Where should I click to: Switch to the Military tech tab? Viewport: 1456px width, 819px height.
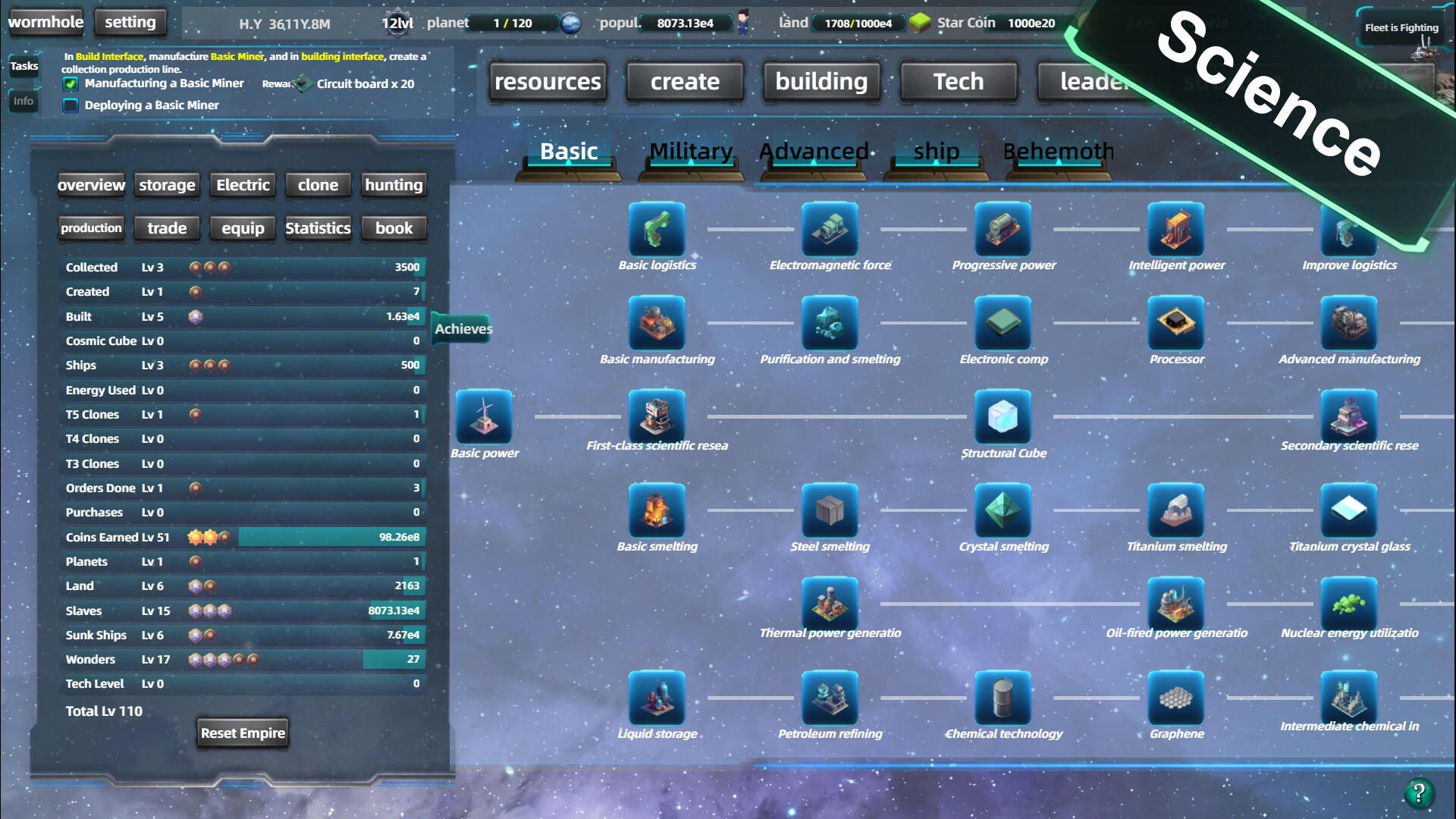[689, 152]
